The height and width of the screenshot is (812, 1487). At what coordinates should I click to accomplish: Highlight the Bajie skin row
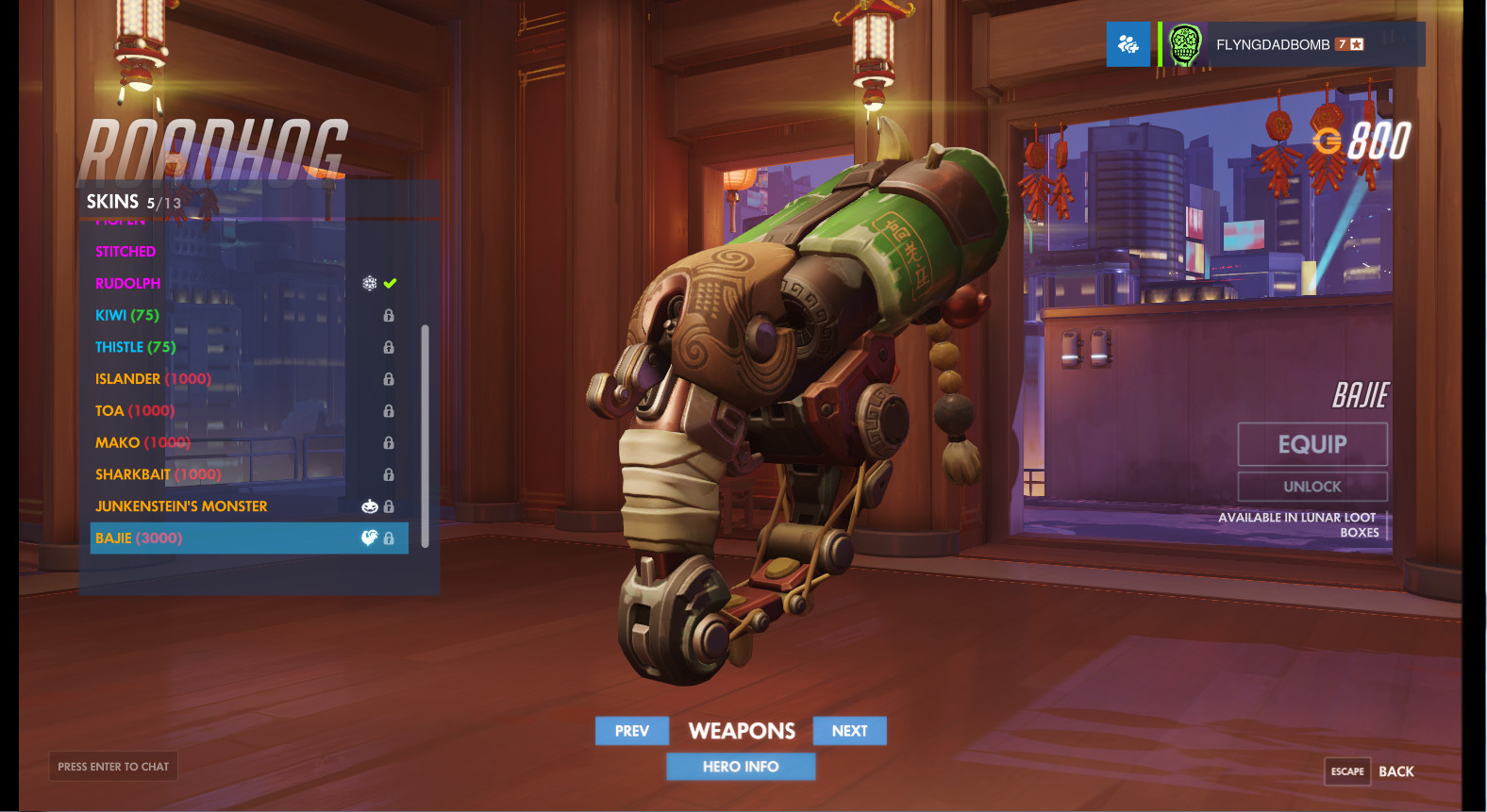click(249, 539)
